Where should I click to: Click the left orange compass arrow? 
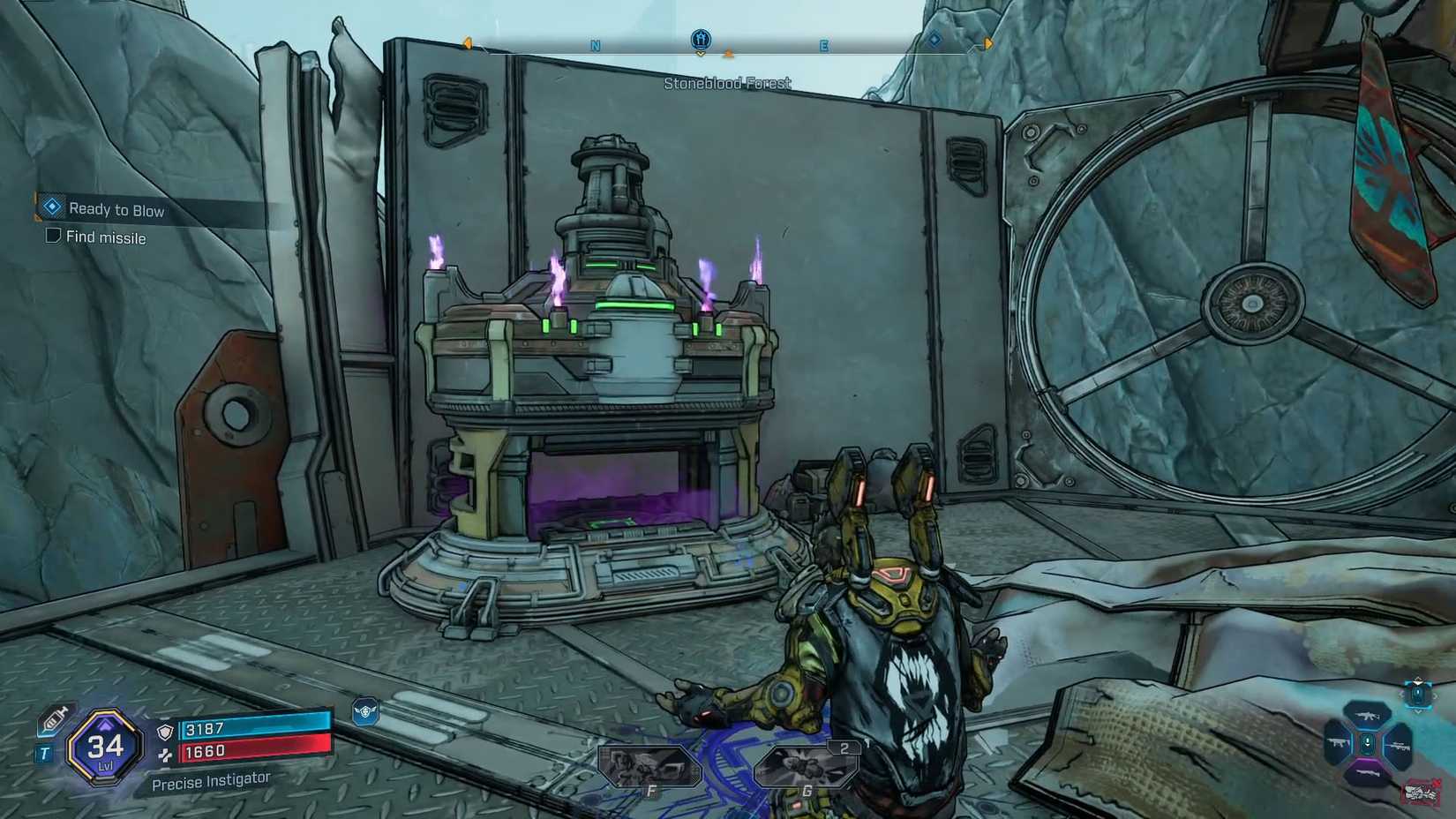(466, 42)
